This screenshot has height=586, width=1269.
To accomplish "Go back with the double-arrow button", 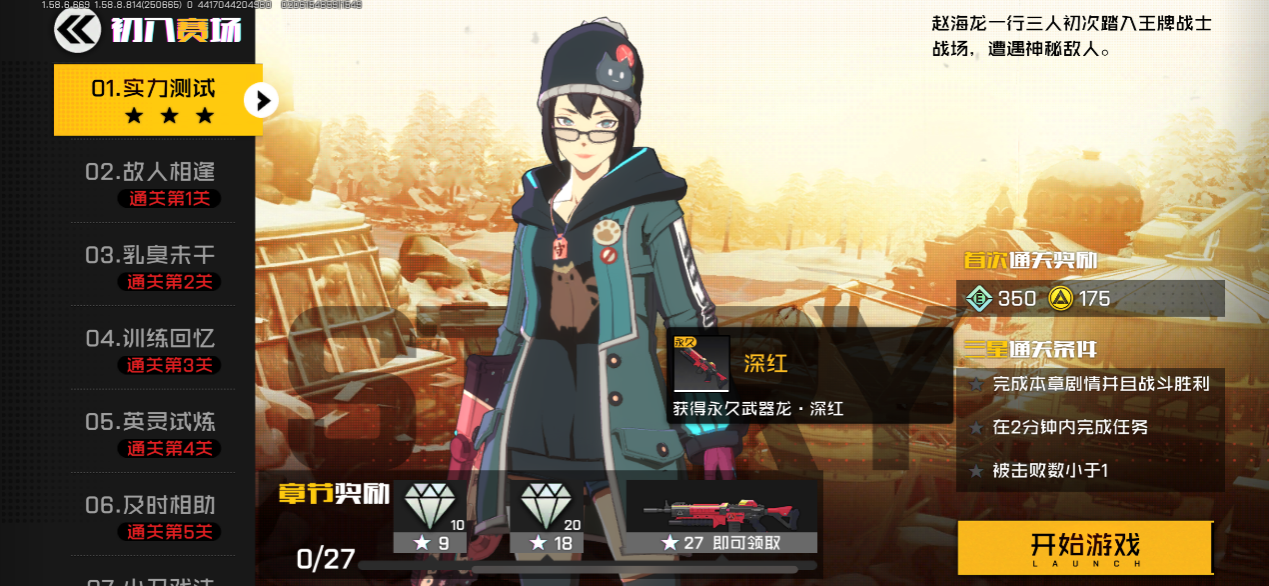I will [77, 31].
